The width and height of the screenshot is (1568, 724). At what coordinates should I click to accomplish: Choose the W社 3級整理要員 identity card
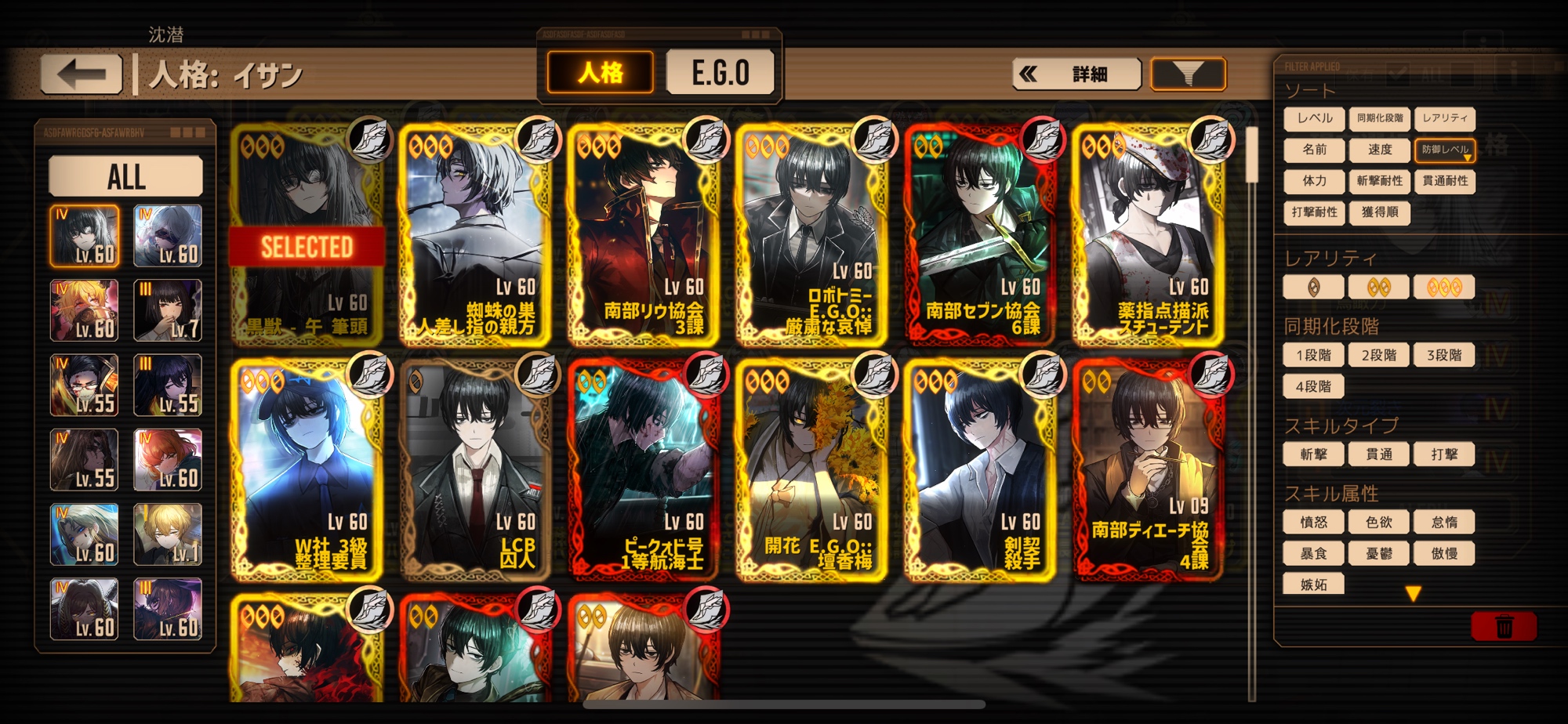[x=307, y=470]
